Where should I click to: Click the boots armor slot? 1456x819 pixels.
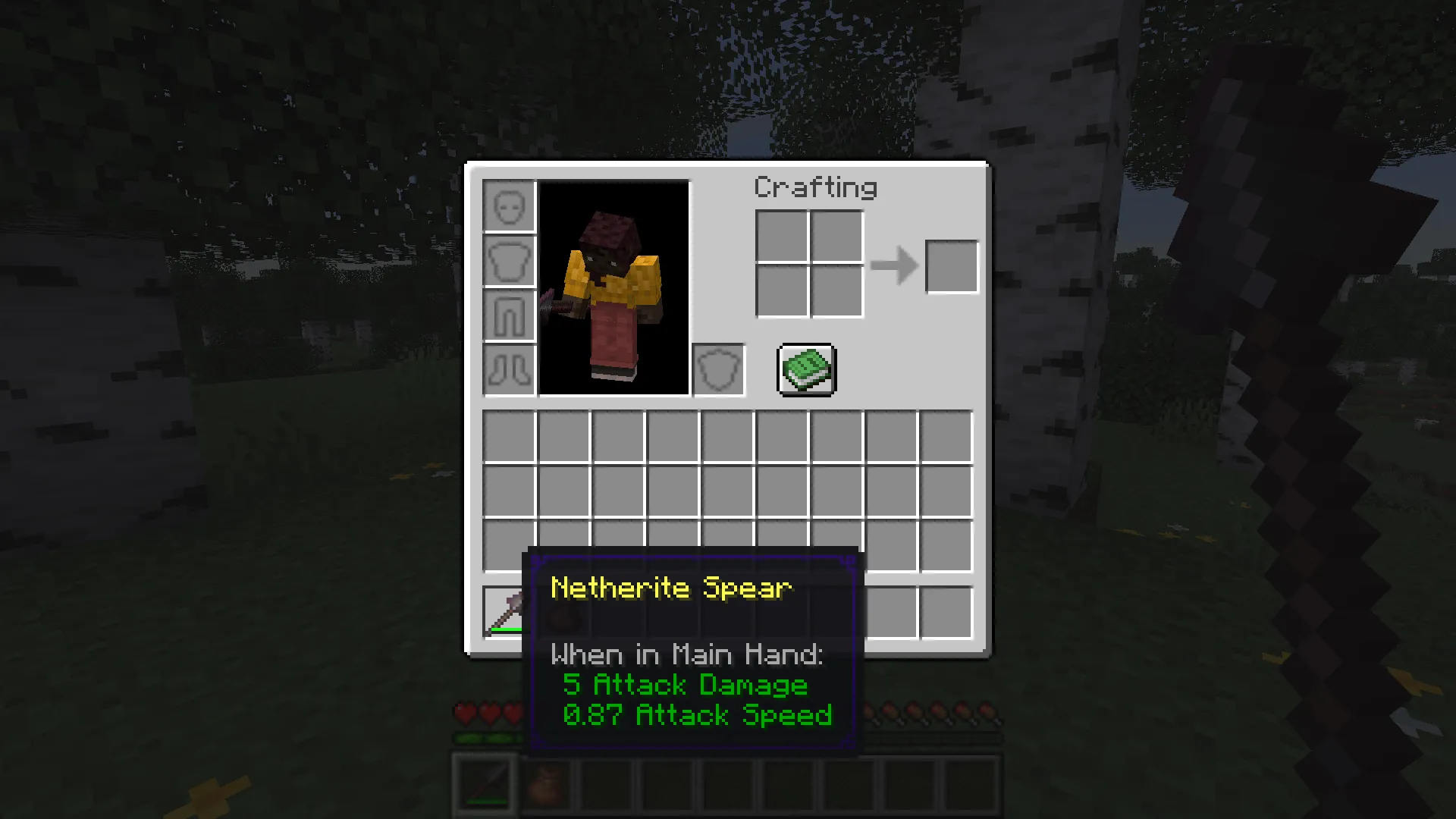[510, 371]
